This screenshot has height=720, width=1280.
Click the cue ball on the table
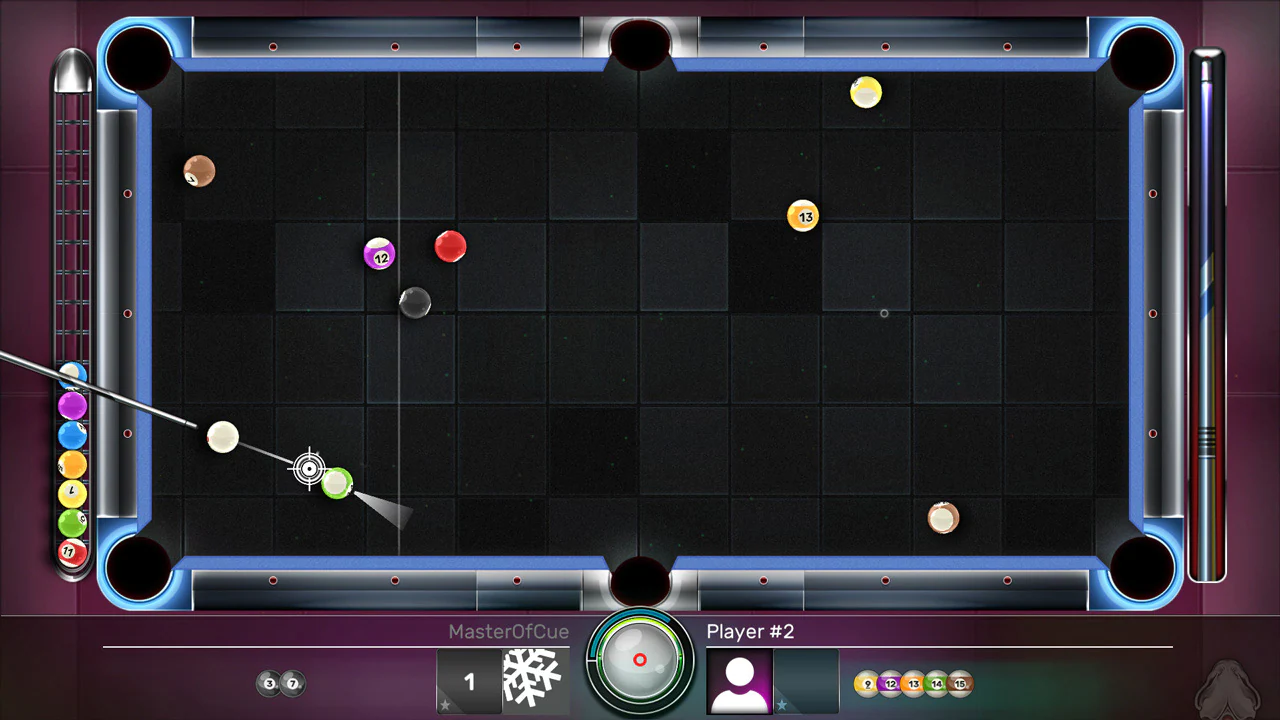[223, 438]
